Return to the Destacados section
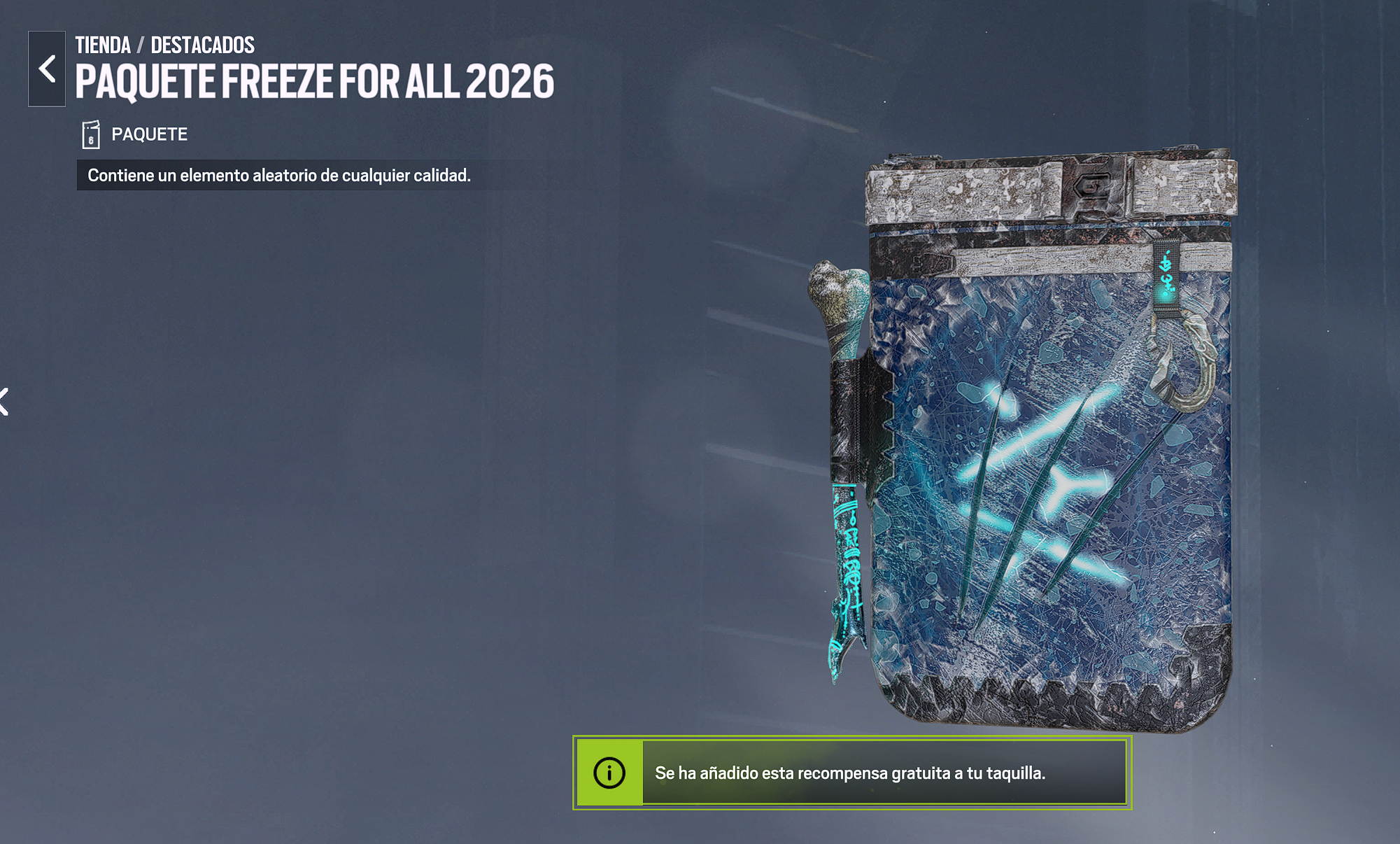The image size is (1400, 844). [x=202, y=45]
